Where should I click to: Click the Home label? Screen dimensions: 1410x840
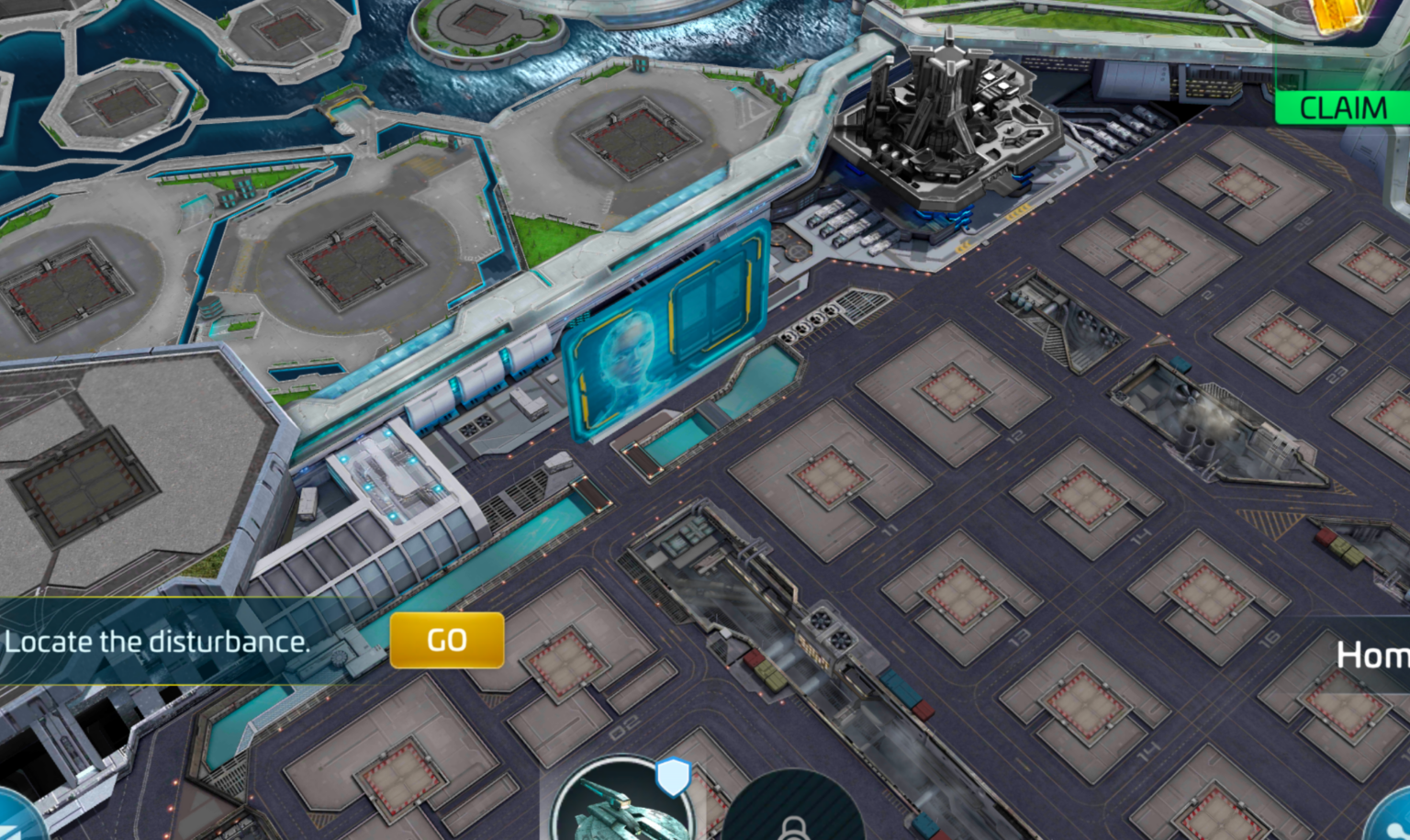(x=1374, y=655)
